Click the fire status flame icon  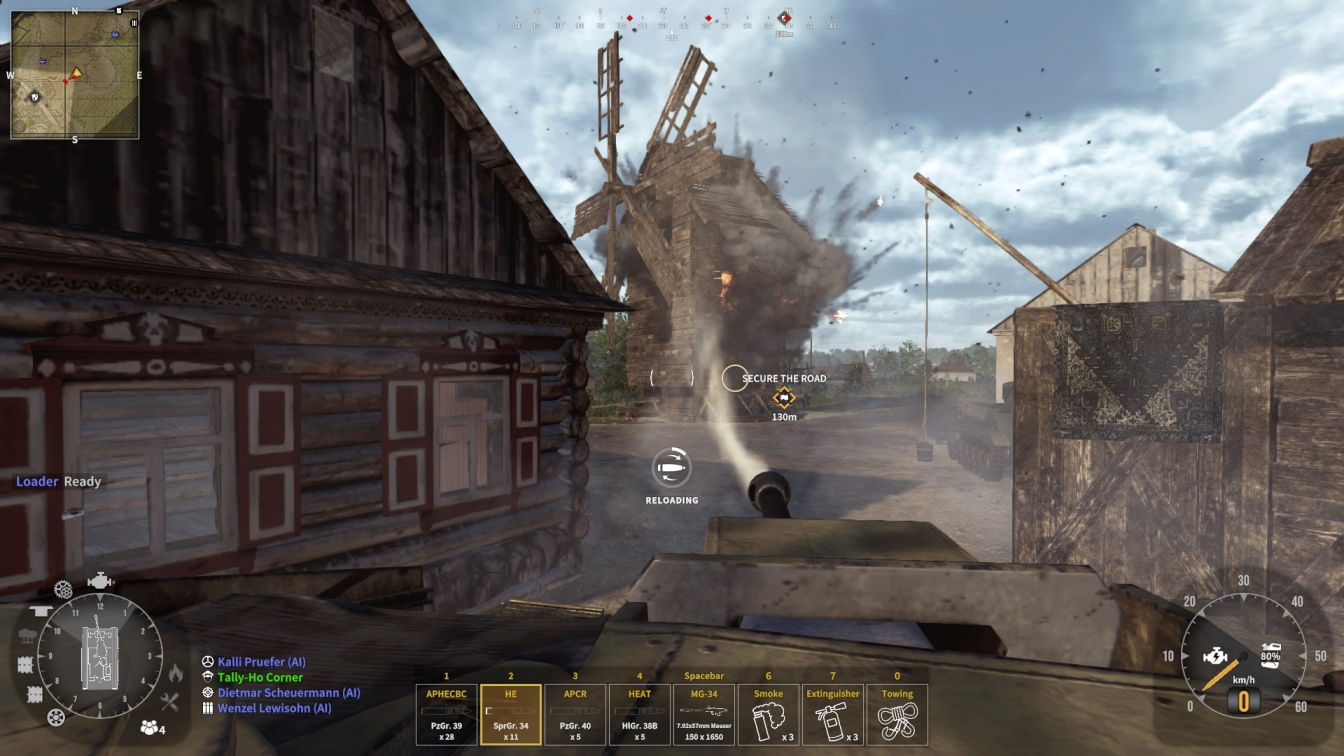(176, 673)
